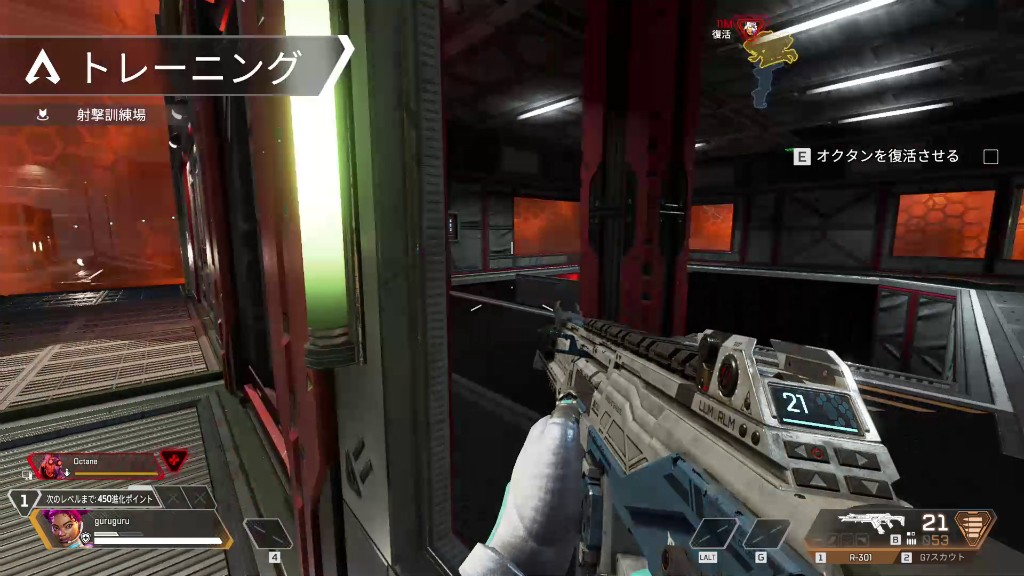The image size is (1024, 576).
Task: Activate the empty slot labeled LALT
Action: coord(713,534)
